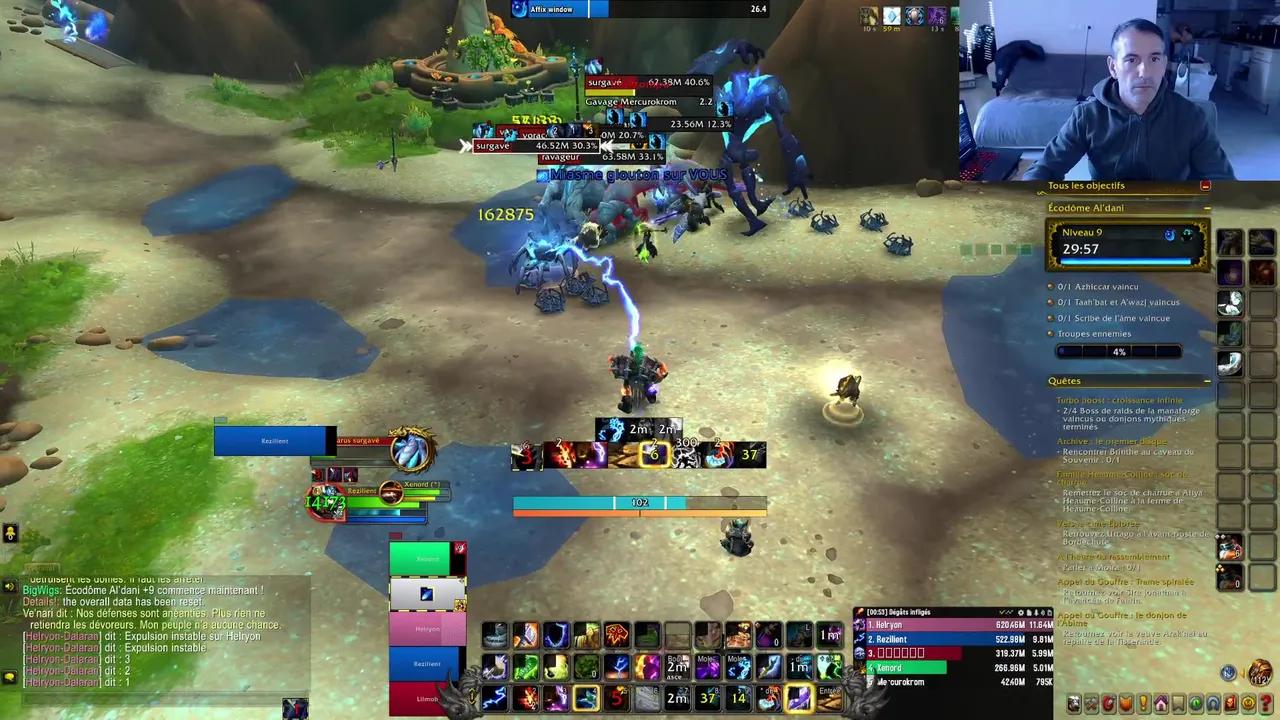Image resolution: width=1280 pixels, height=720 pixels.
Task: Select the Rezilient tab in the left cooldown panel
Action: pyautogui.click(x=428, y=663)
